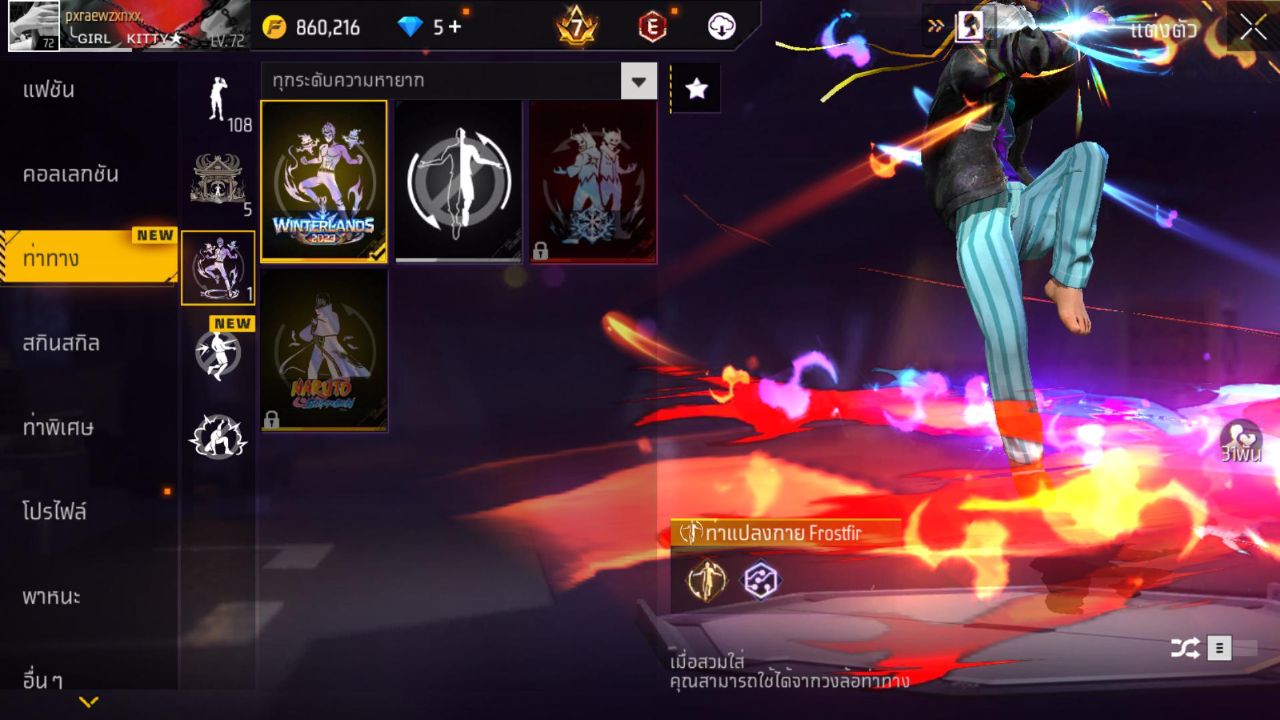Open the gold rank badge numbered 7

(577, 27)
